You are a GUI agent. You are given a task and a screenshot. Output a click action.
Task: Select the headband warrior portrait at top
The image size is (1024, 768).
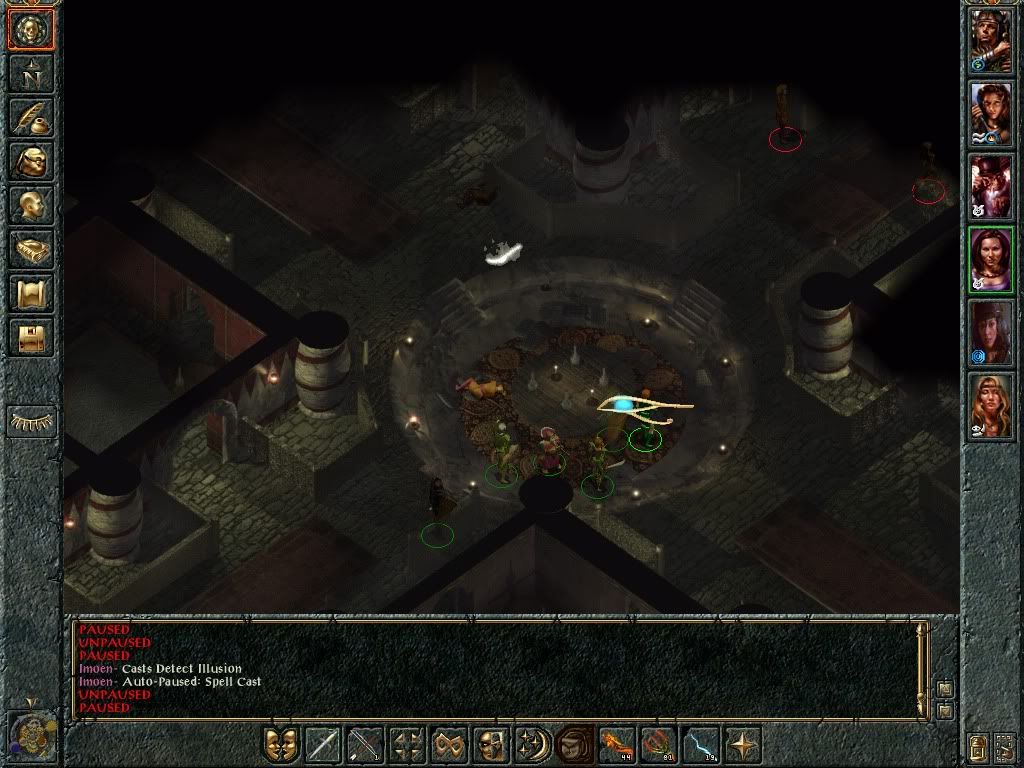click(x=990, y=42)
